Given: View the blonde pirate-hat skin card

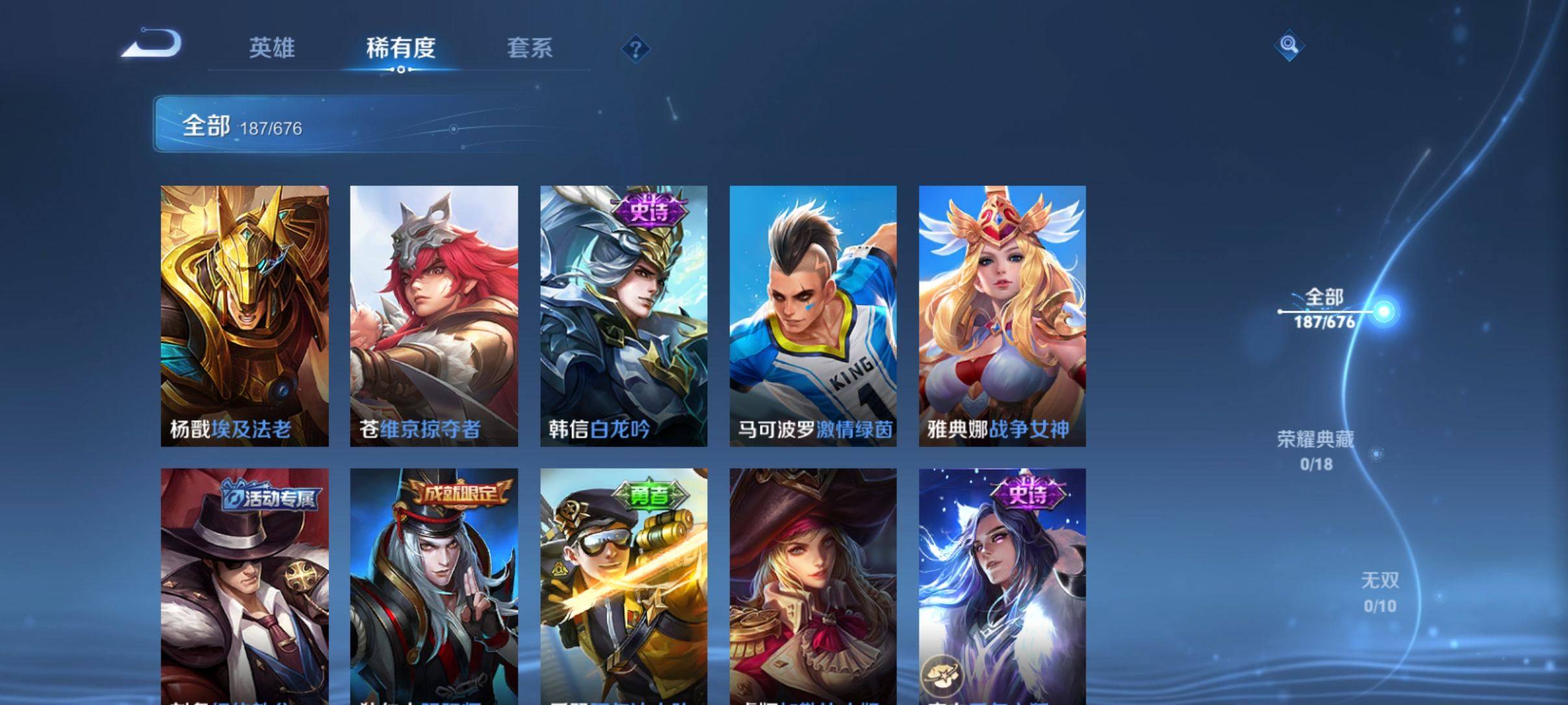Looking at the screenshot, I should [x=813, y=585].
